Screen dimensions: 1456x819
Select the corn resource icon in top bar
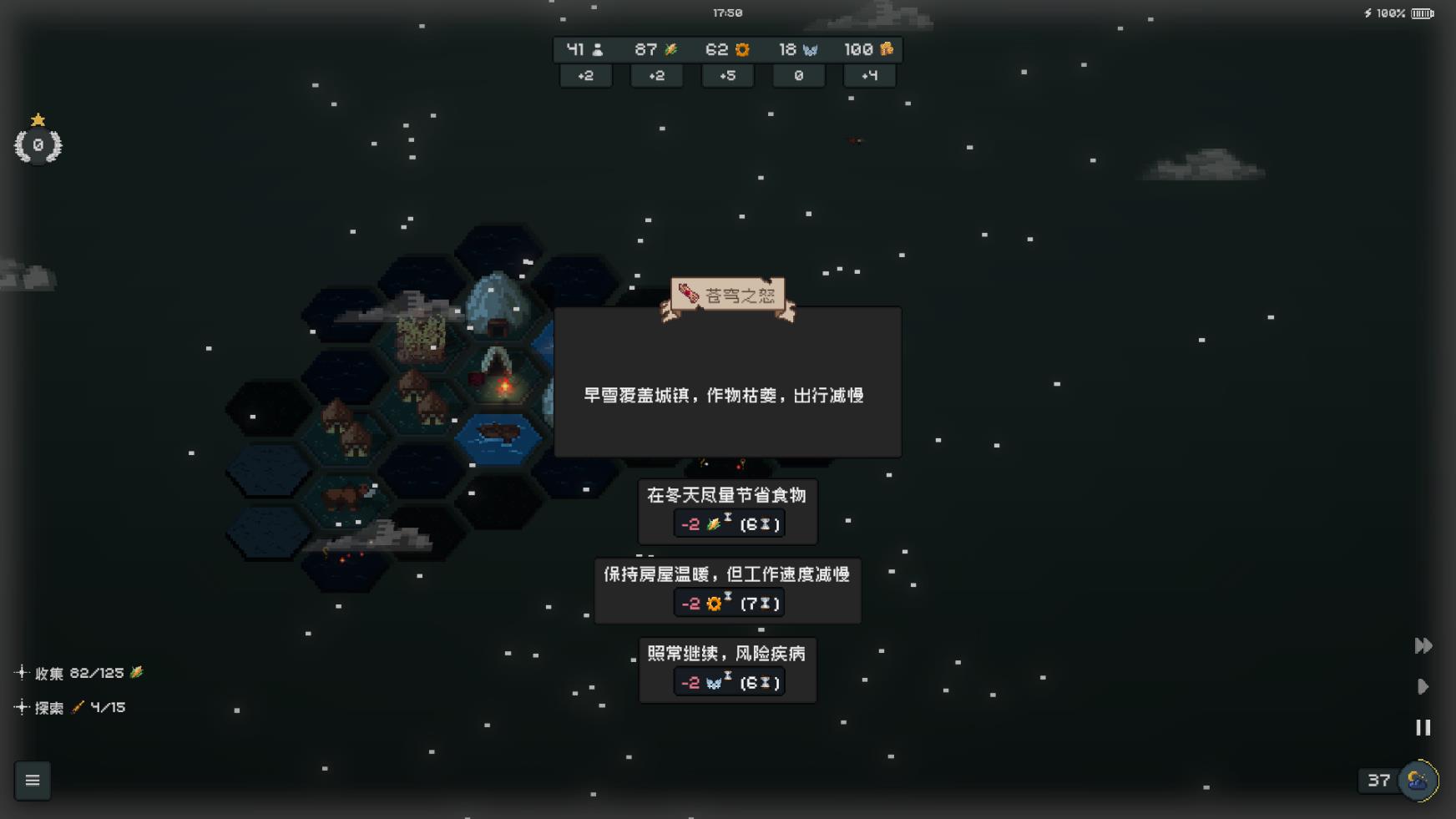(x=670, y=48)
